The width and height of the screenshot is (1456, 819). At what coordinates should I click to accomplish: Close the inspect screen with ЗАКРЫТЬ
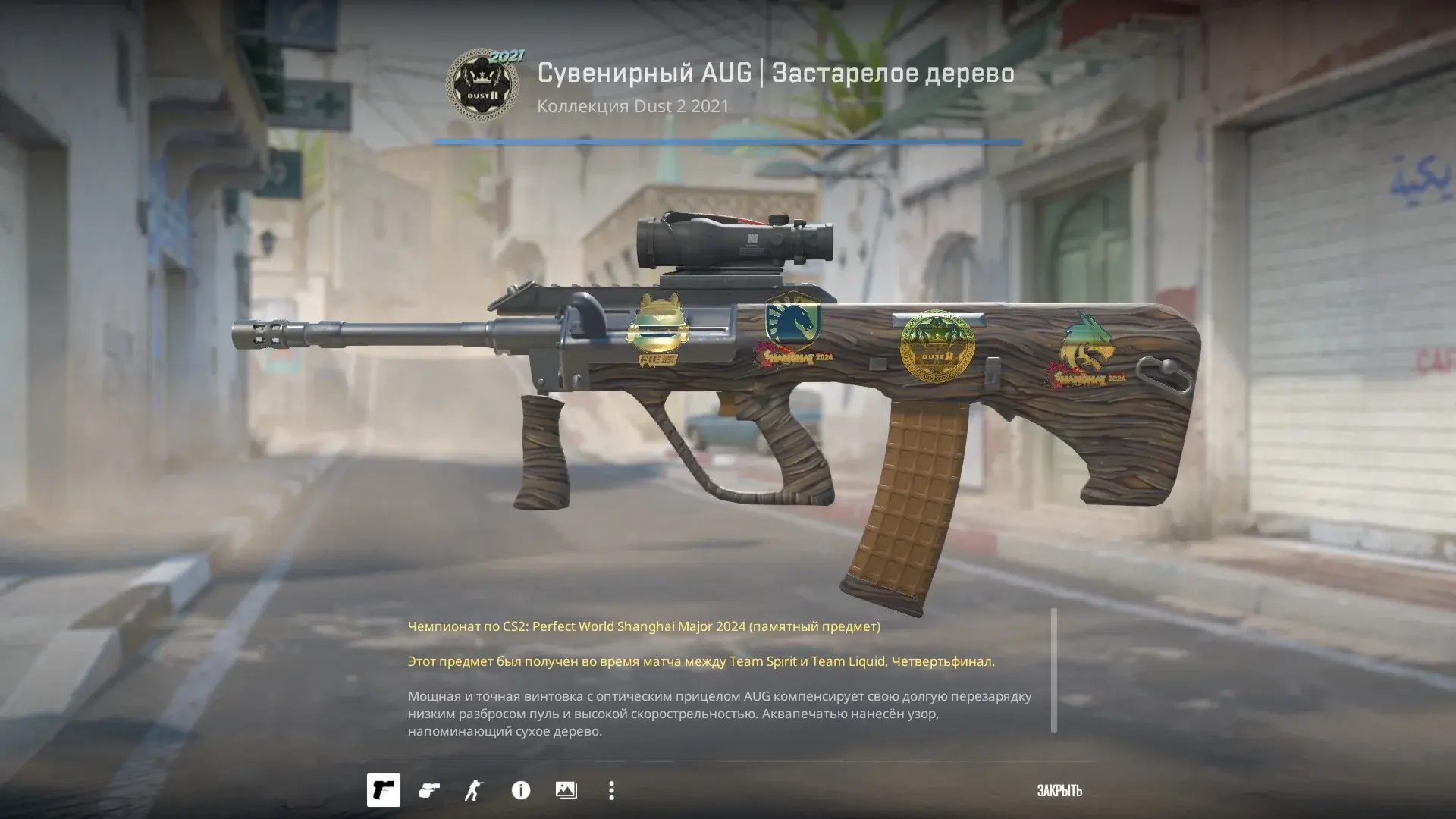tap(1059, 791)
